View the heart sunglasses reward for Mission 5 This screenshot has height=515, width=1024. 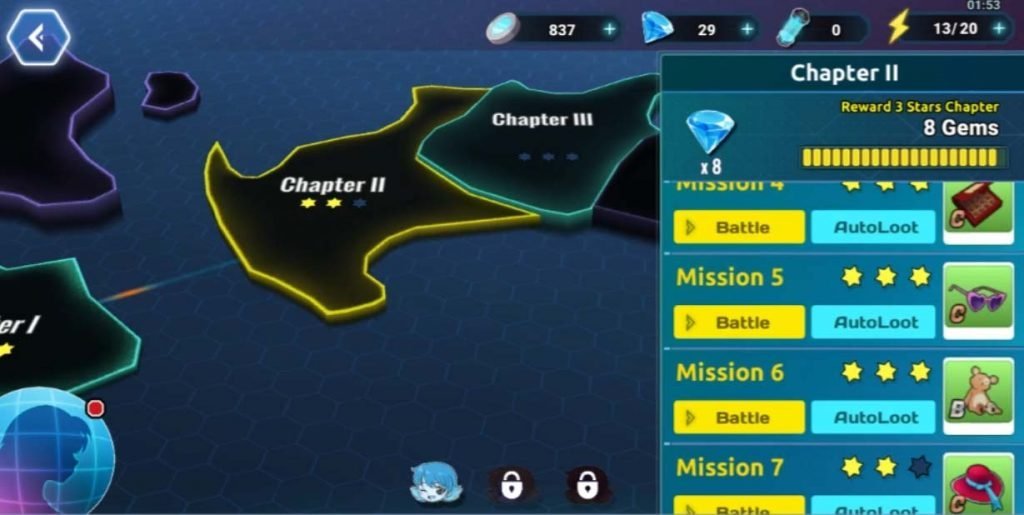pos(979,300)
